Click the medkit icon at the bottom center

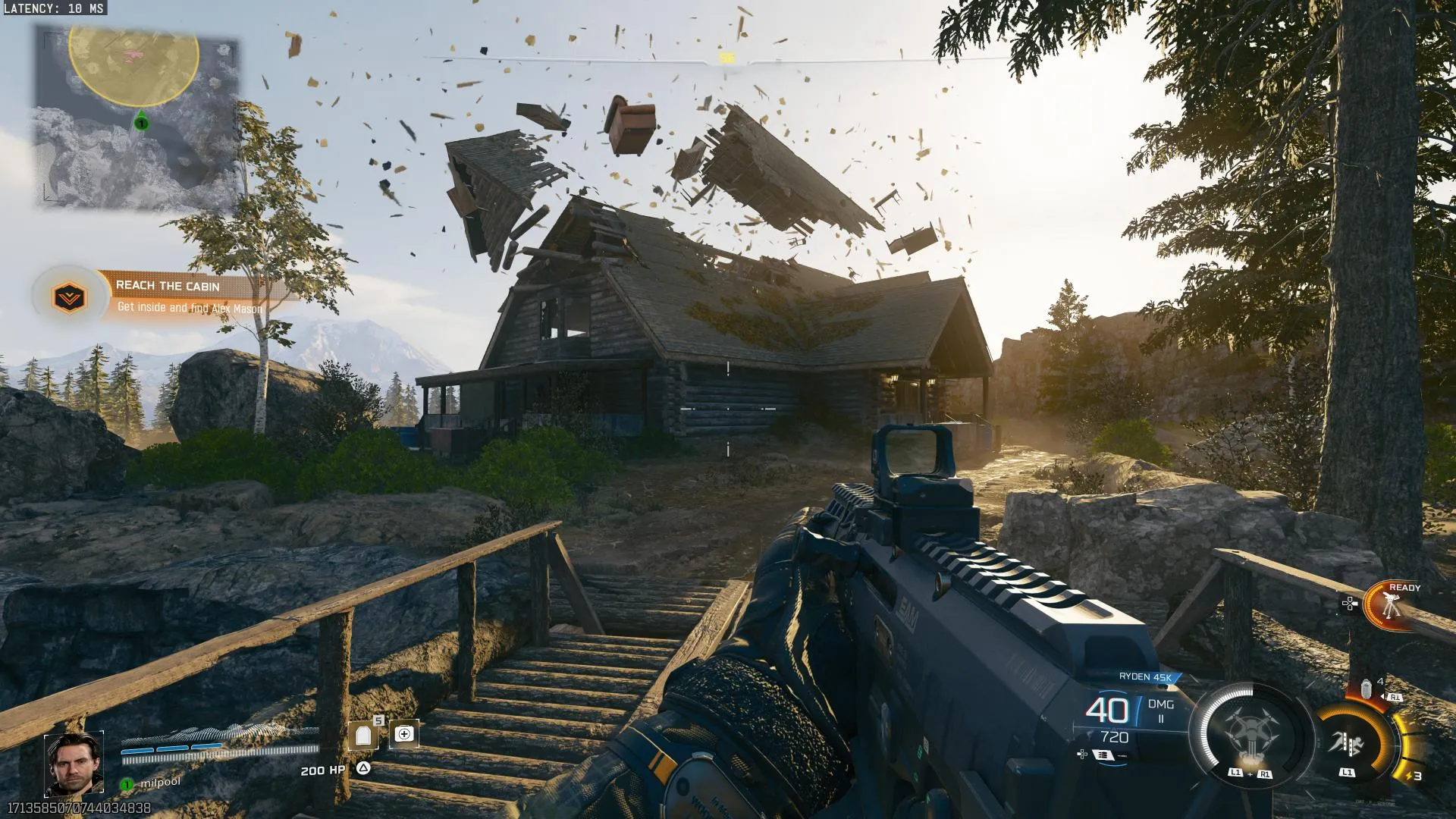tap(405, 733)
